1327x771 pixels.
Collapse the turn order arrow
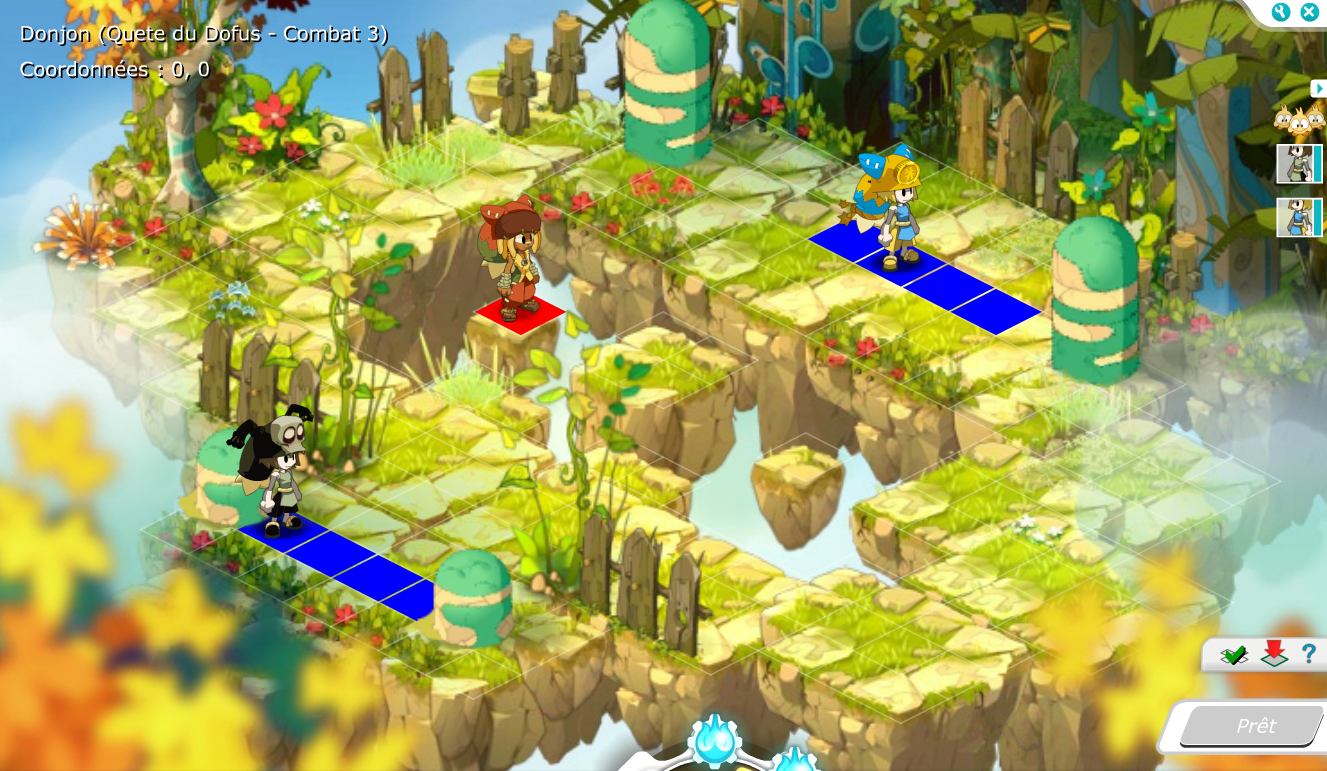click(1318, 88)
